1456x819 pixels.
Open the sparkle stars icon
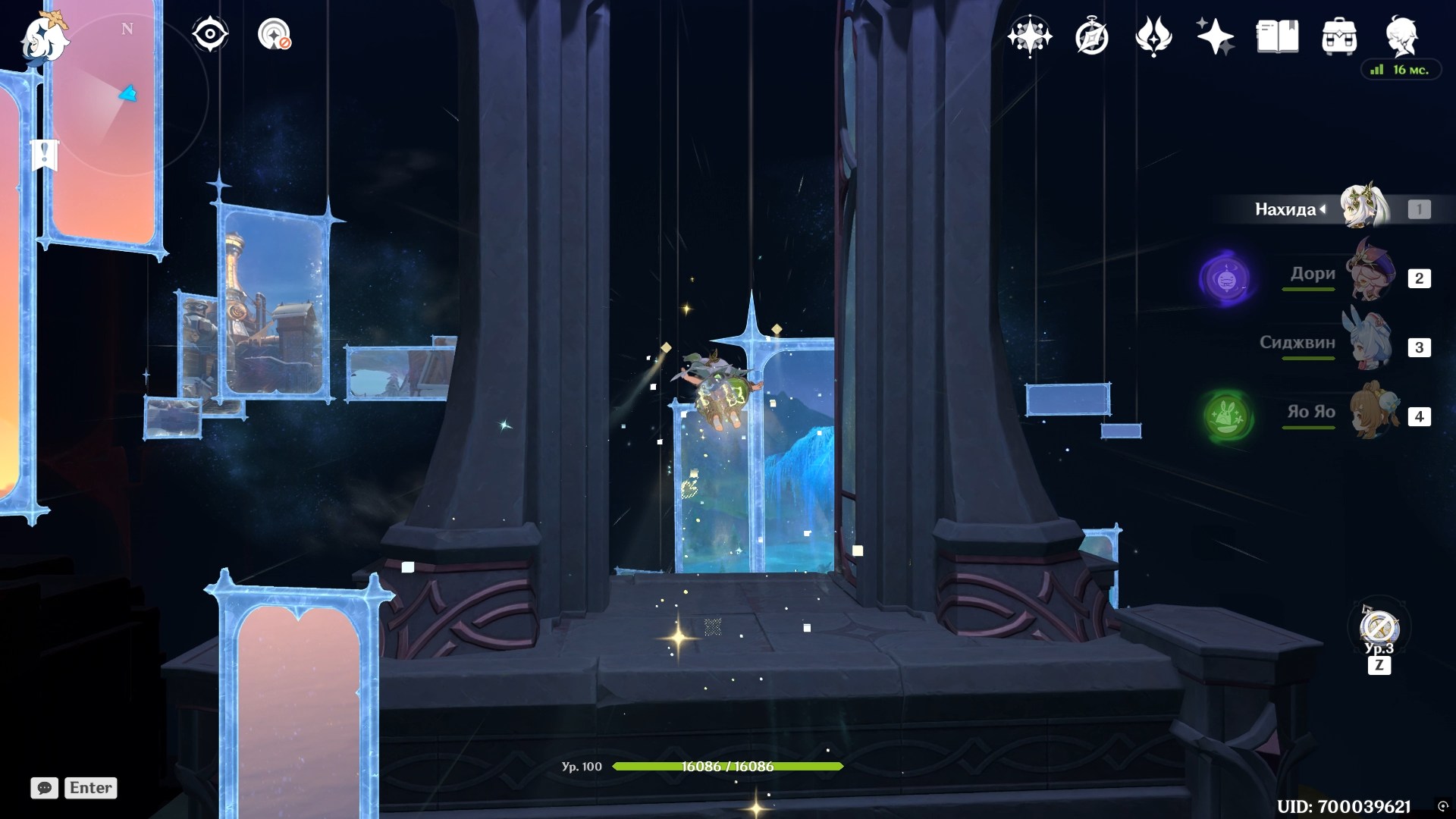1215,36
